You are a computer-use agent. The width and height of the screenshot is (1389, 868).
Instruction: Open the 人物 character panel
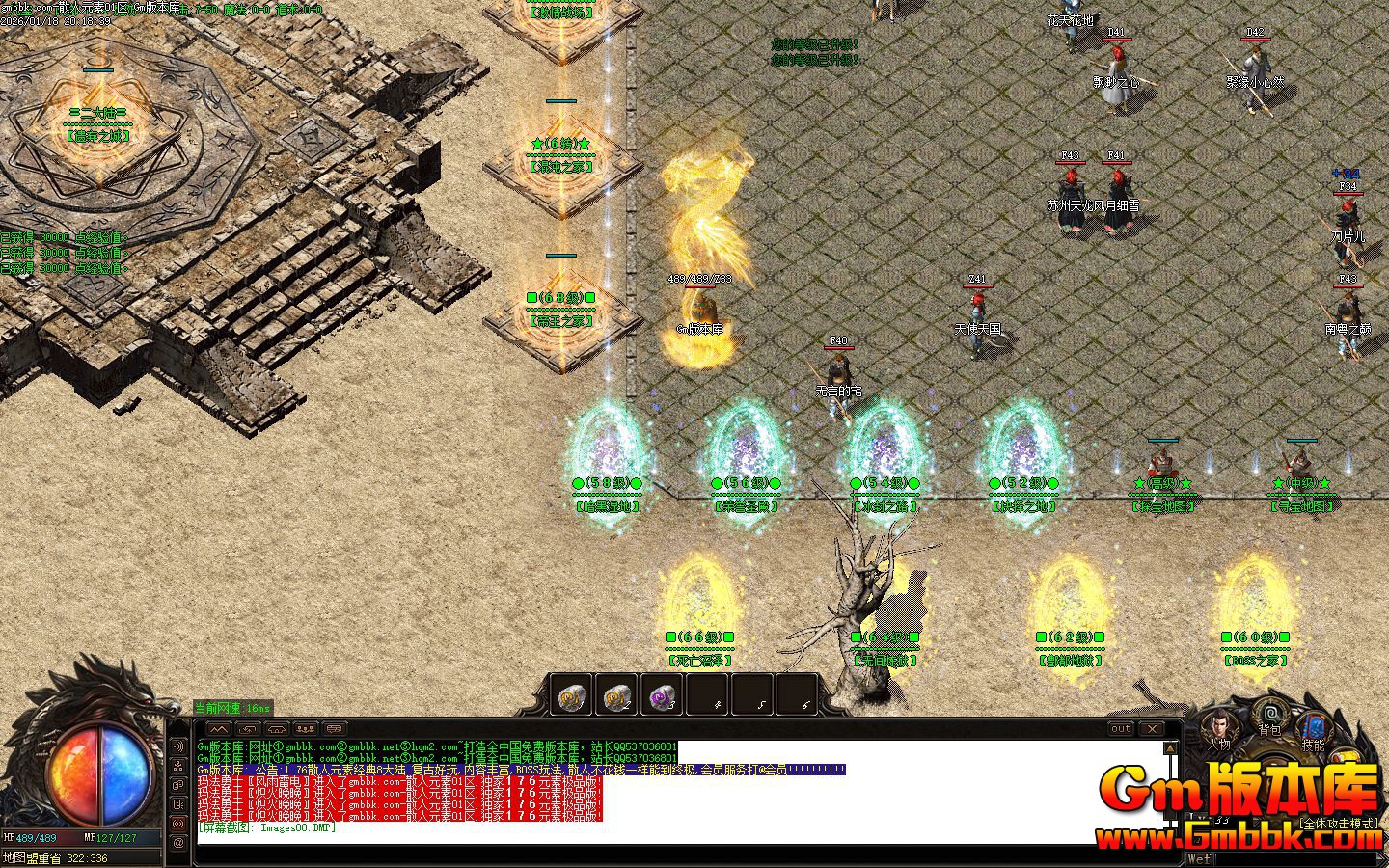pos(1218,730)
